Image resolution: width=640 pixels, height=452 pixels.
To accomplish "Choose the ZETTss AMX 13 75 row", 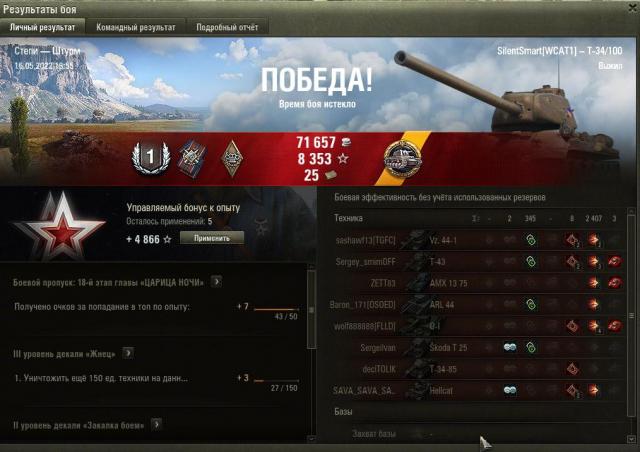I will pyautogui.click(x=478, y=283).
